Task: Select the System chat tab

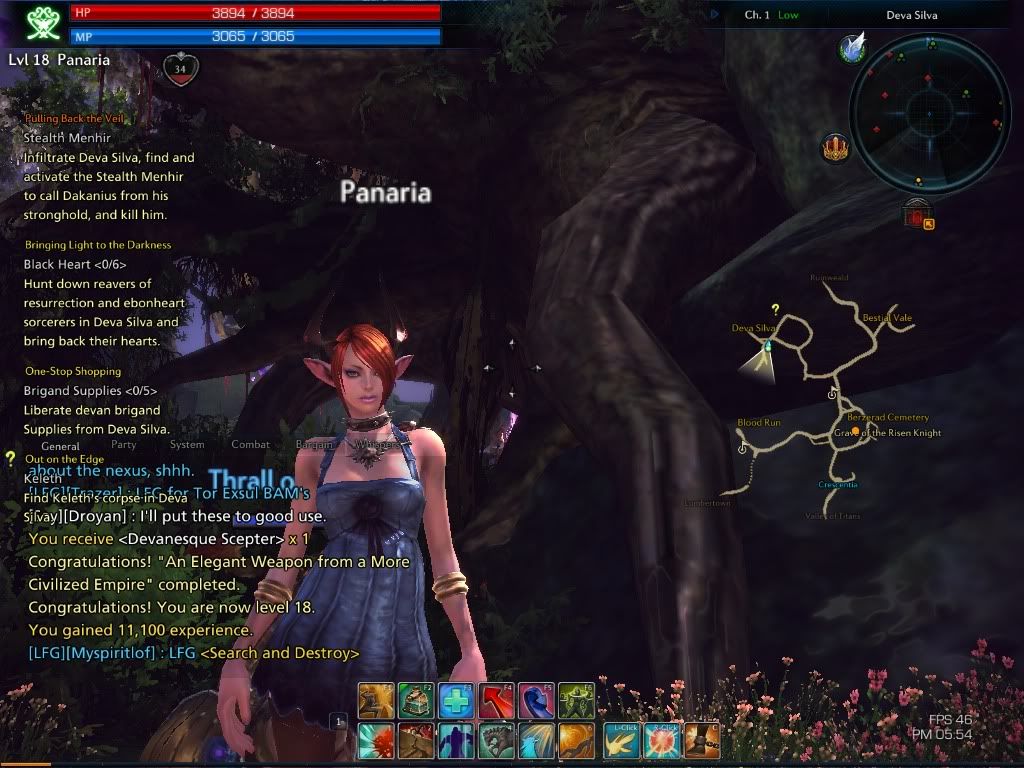Action: click(x=187, y=445)
